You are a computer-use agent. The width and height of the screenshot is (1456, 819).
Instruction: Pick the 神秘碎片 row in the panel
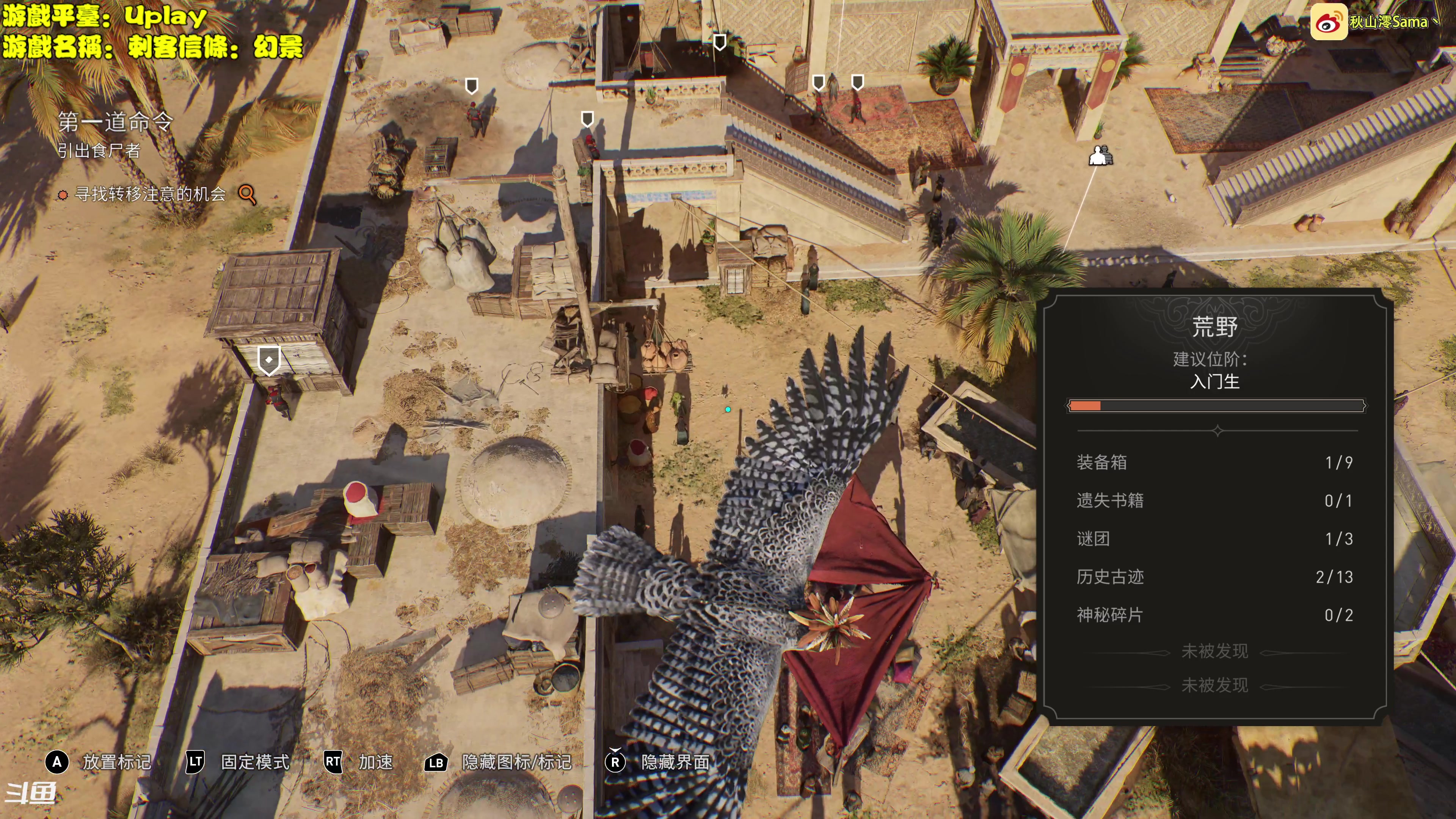(1214, 615)
